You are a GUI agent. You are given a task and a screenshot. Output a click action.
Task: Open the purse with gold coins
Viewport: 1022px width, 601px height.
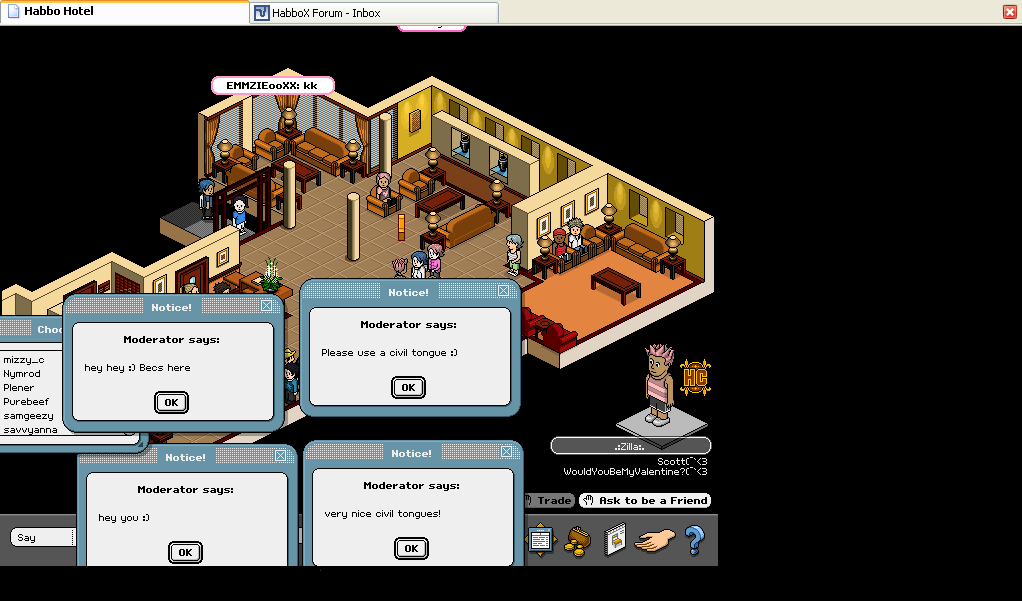pos(578,540)
